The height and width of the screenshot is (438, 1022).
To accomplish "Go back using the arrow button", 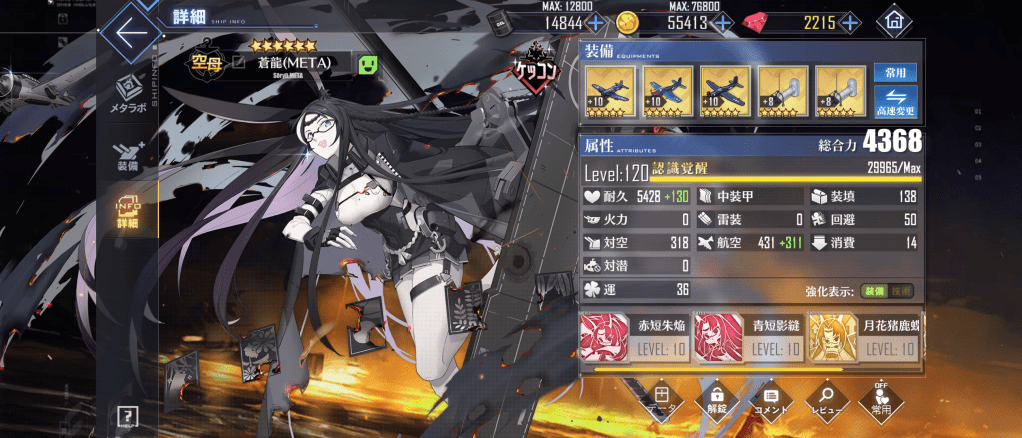I will 129,32.
